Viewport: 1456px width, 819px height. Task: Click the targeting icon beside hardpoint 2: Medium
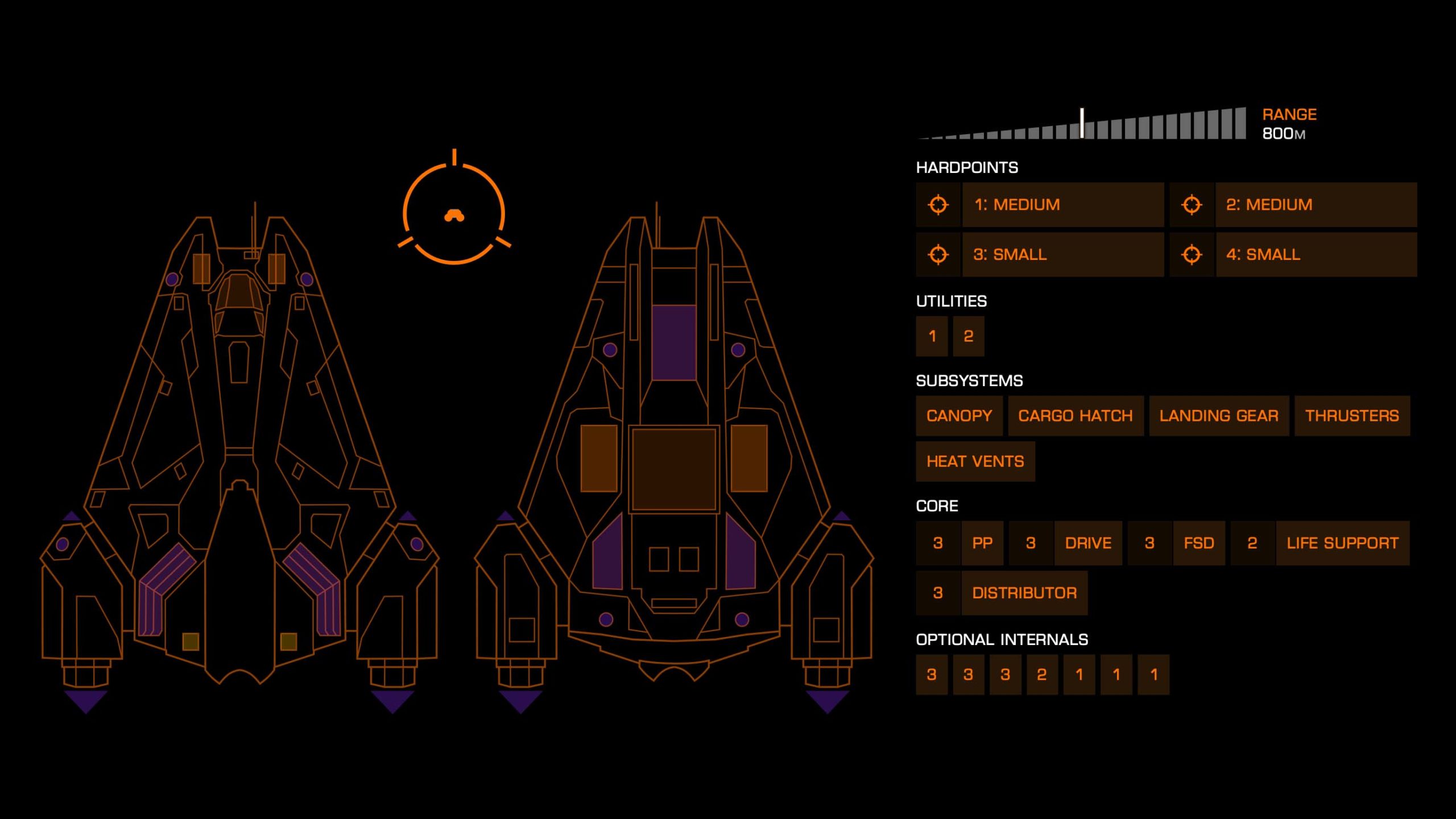tap(1190, 205)
